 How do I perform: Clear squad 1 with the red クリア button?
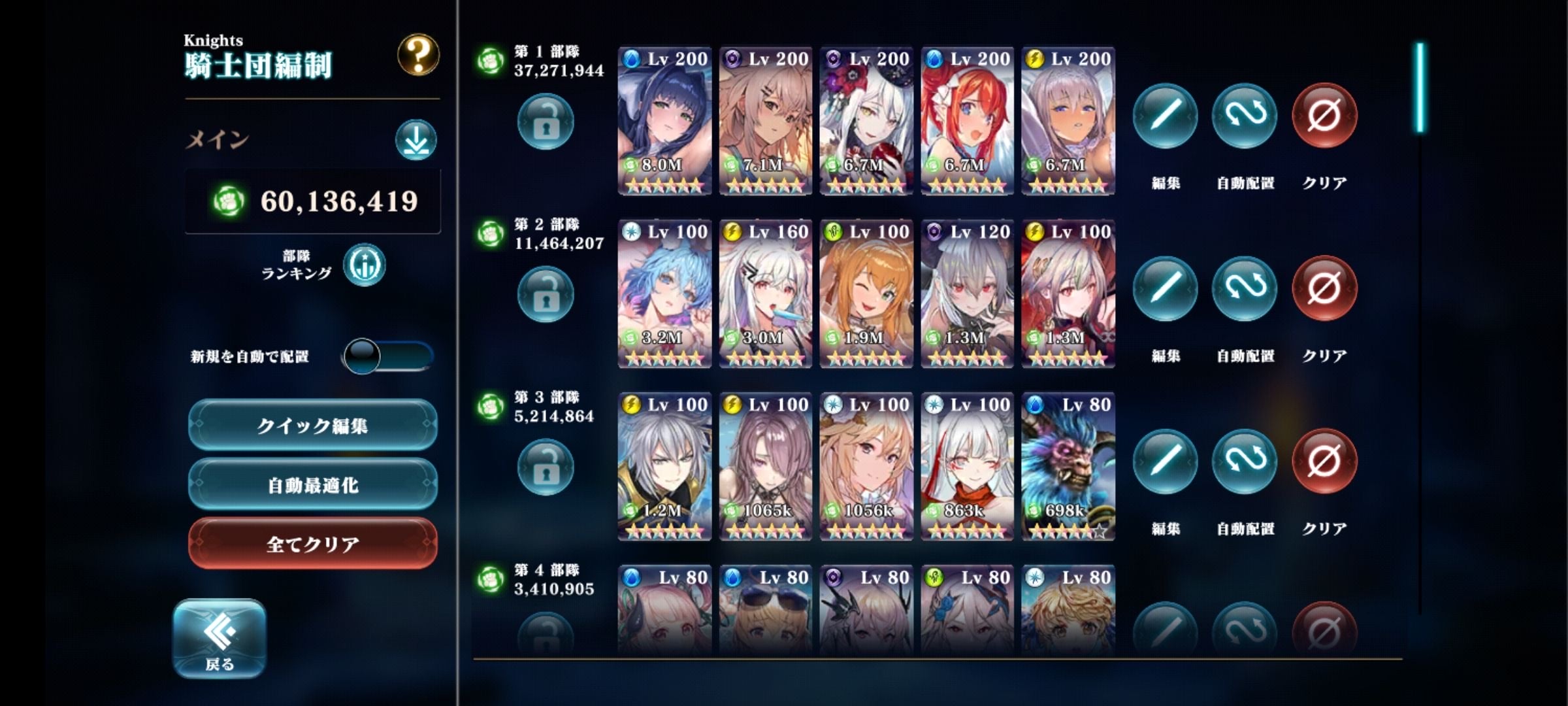point(1324,116)
